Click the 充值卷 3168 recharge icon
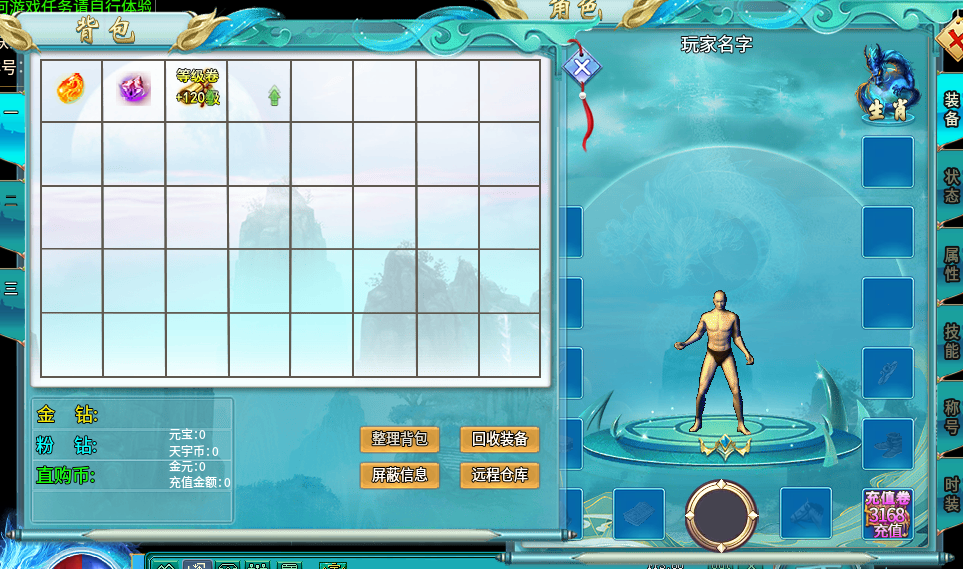This screenshot has height=569, width=963. click(887, 514)
